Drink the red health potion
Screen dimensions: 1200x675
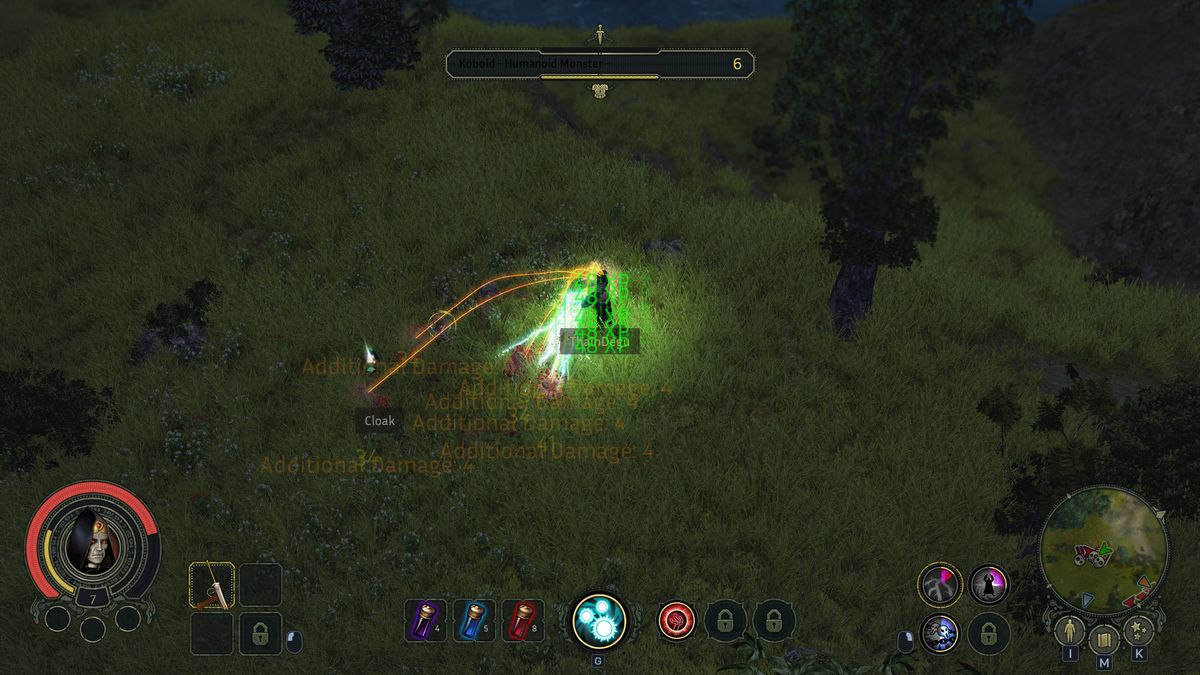tap(523, 620)
